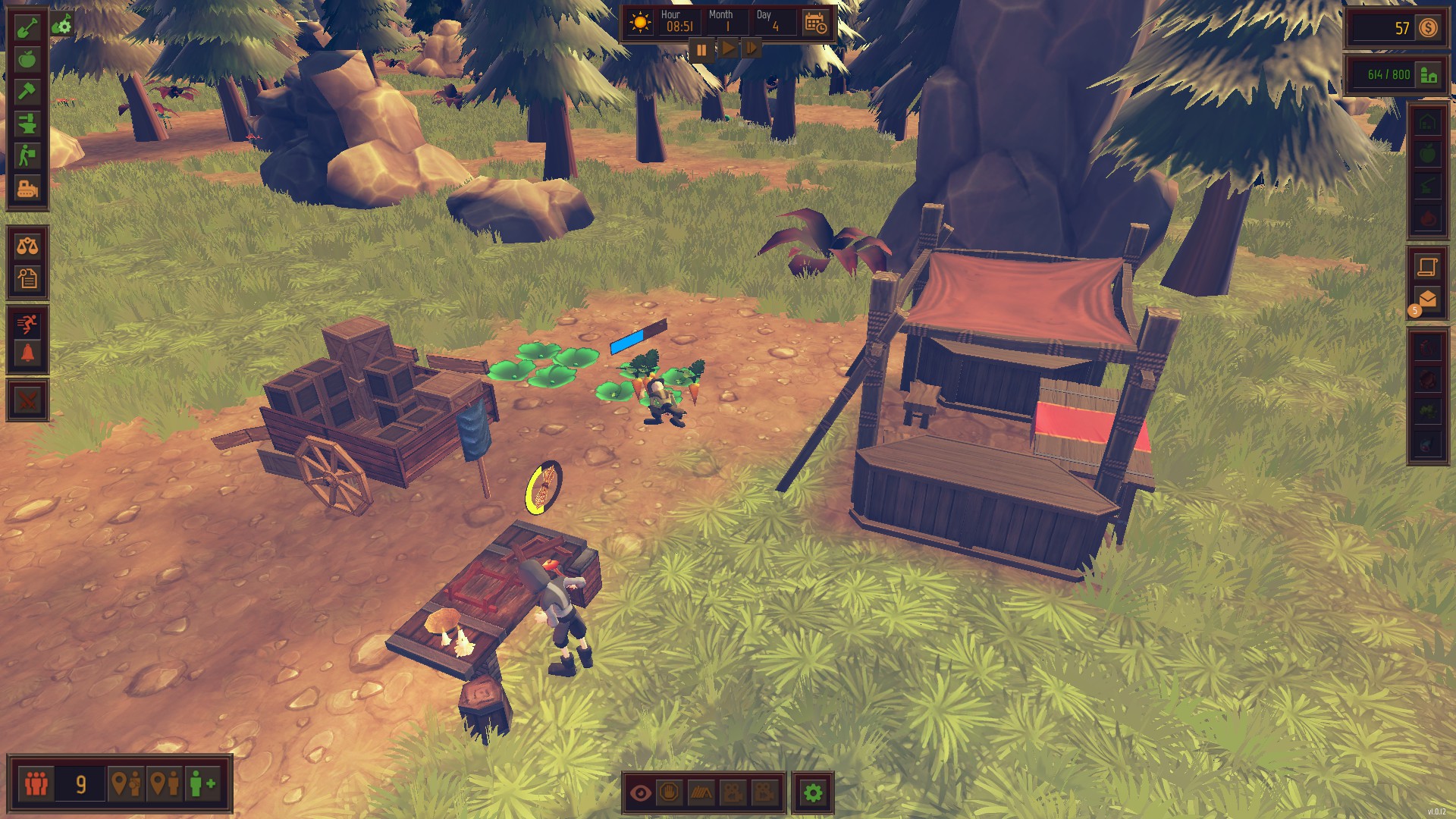Screen dimensions: 1456x819
Task: Pause the game time
Action: click(701, 50)
